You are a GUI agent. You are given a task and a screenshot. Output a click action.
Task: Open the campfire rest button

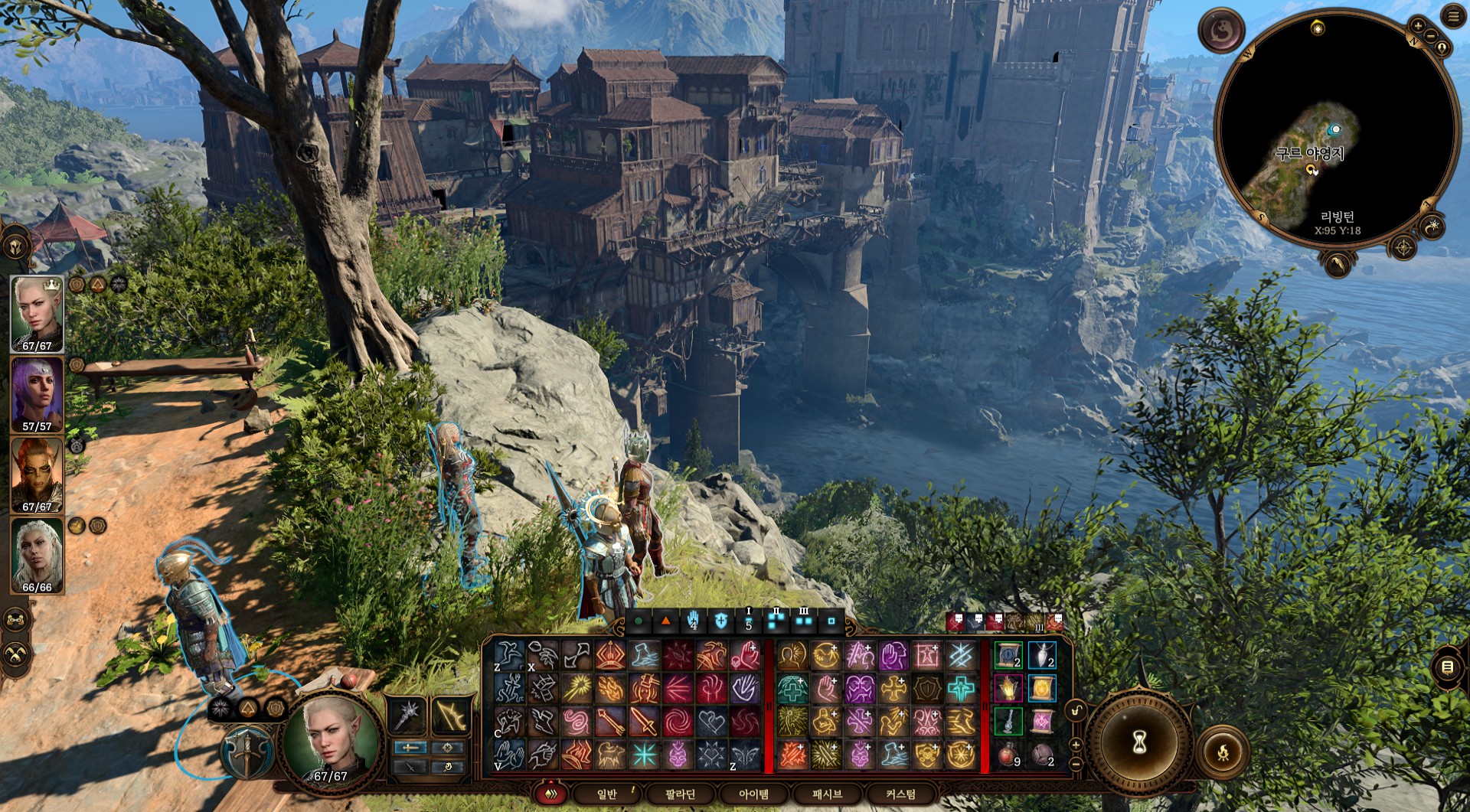click(1223, 752)
